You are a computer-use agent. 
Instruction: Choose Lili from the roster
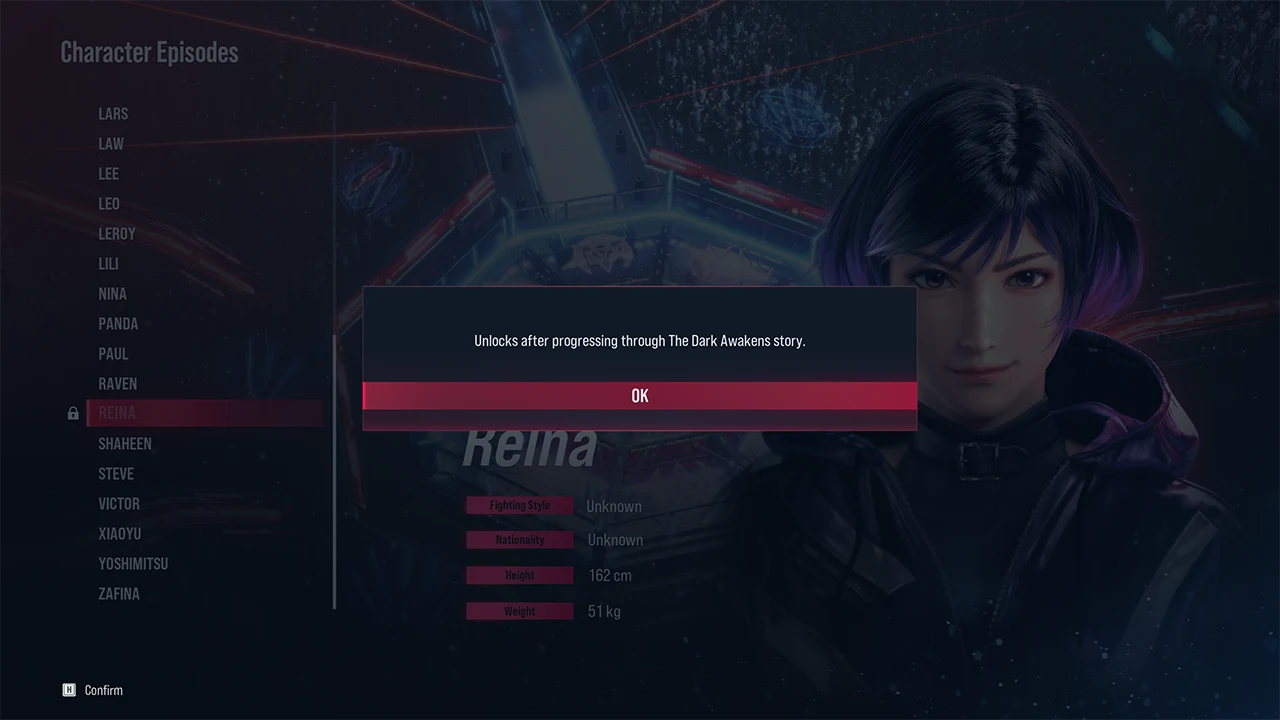[109, 264]
